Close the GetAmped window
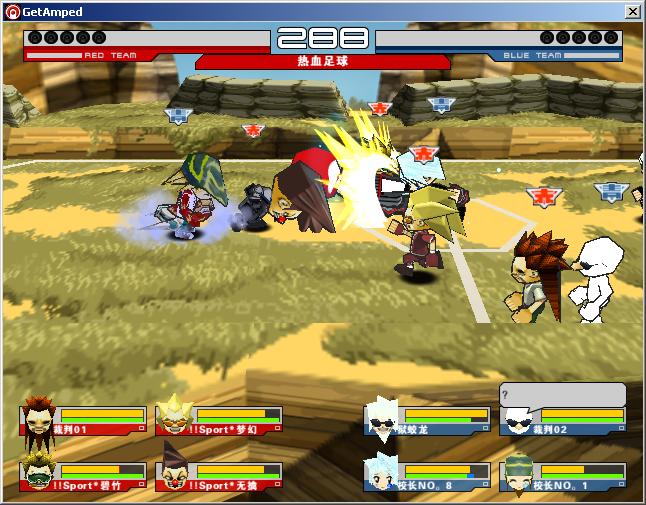Screen dimensions: 646x505 (633, 11)
